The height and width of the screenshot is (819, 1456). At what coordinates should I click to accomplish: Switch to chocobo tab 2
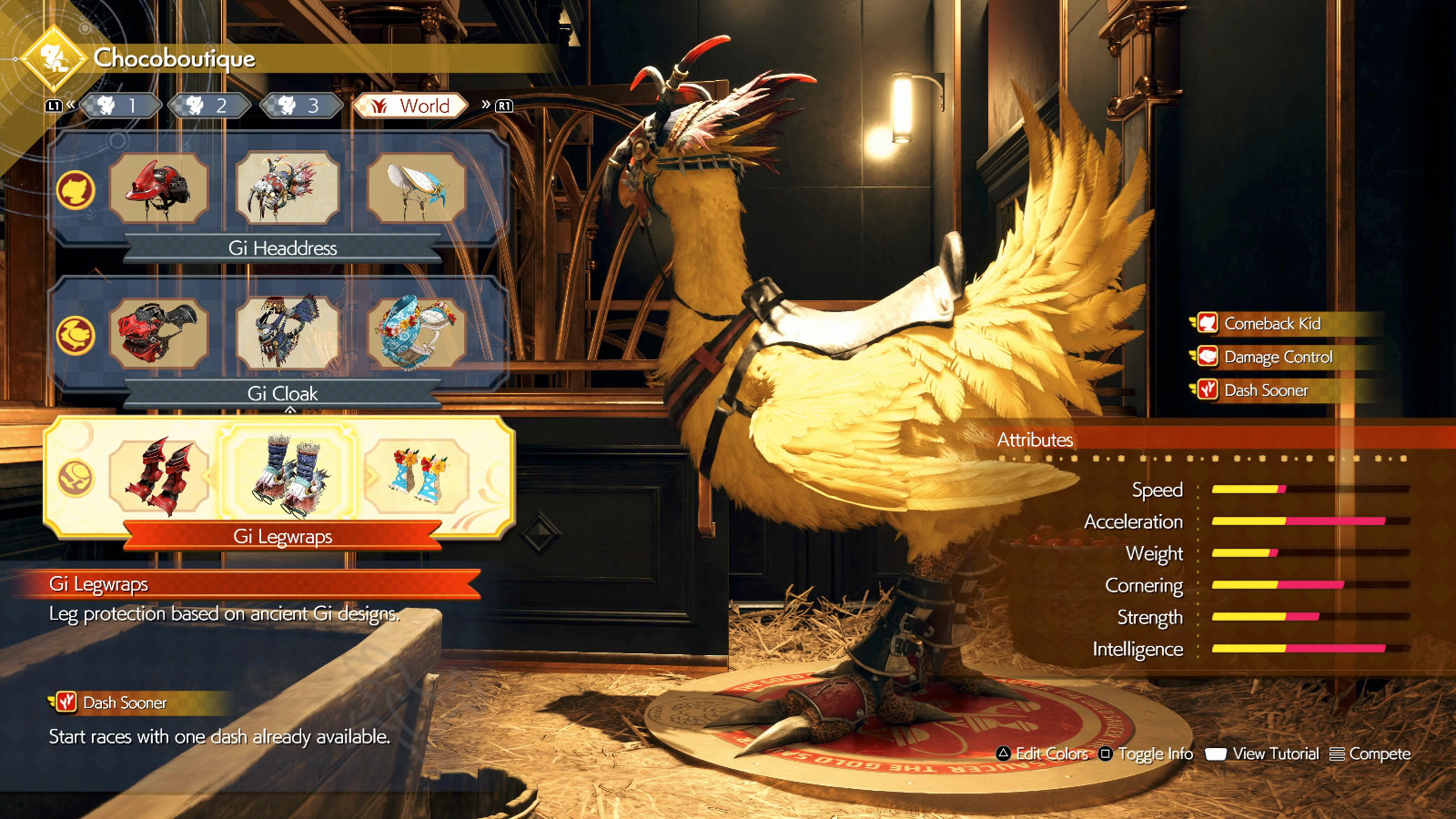tap(209, 106)
